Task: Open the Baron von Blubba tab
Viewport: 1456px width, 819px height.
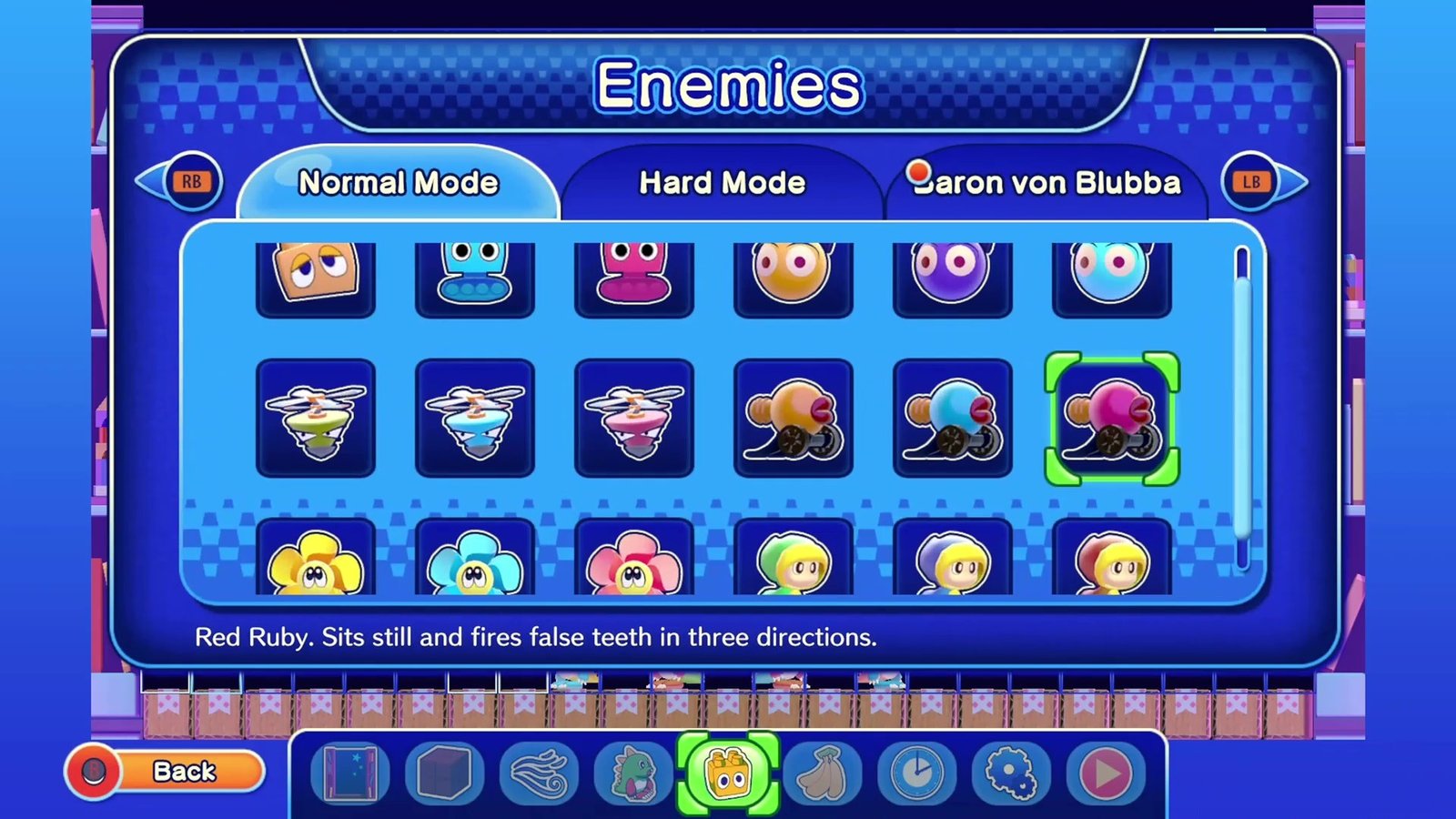Action: (x=1046, y=183)
